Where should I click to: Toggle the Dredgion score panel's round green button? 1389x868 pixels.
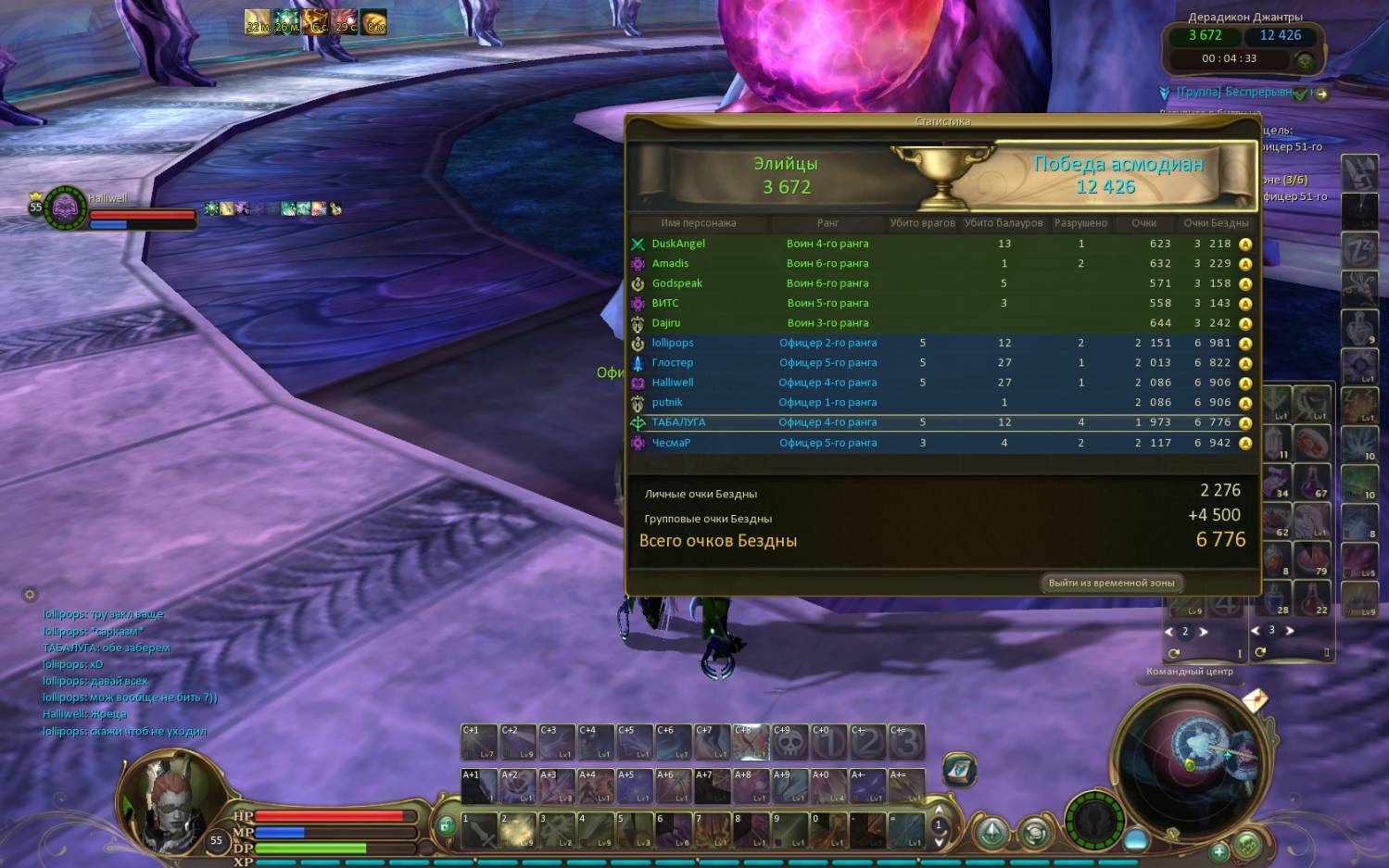click(x=1305, y=61)
